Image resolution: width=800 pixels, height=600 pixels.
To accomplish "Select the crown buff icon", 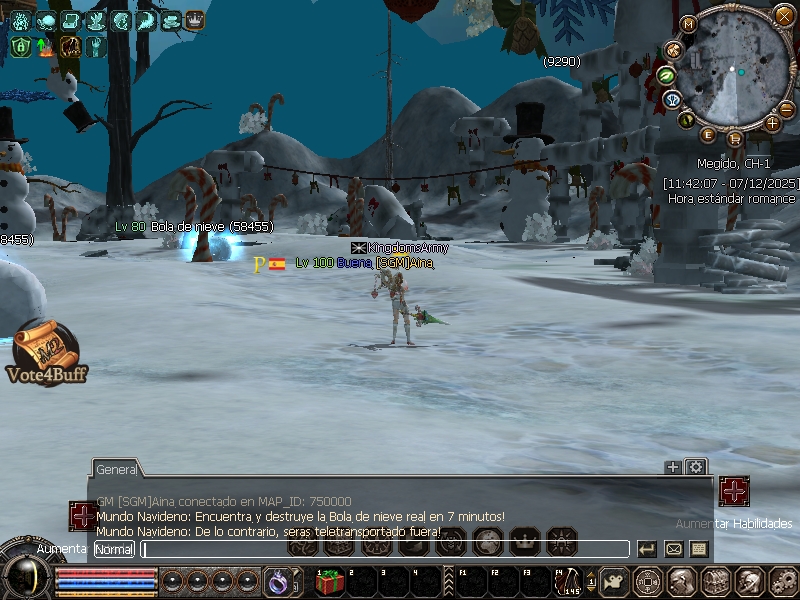I will (x=195, y=20).
